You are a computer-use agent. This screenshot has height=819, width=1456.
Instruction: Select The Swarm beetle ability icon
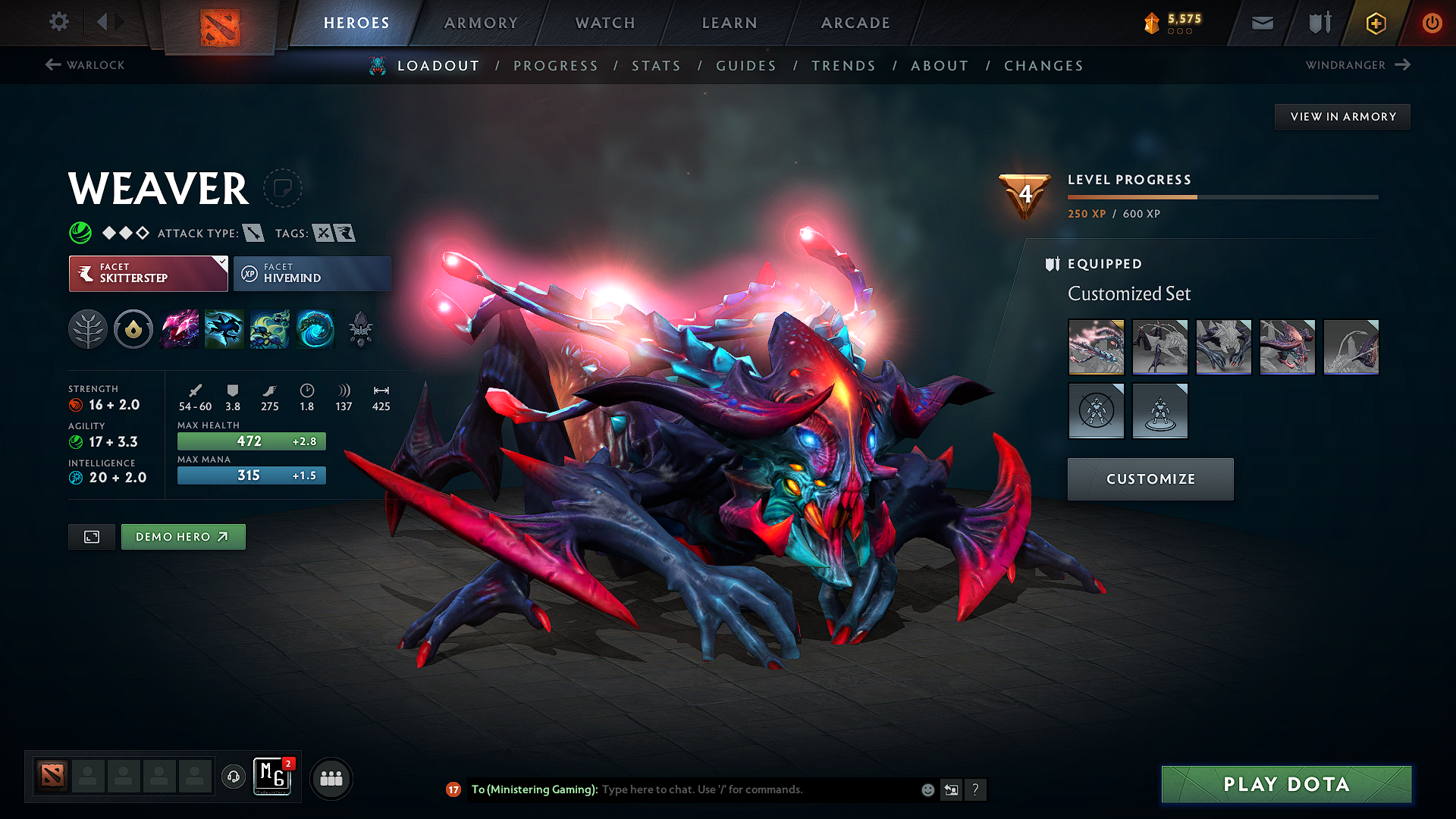pos(271,329)
